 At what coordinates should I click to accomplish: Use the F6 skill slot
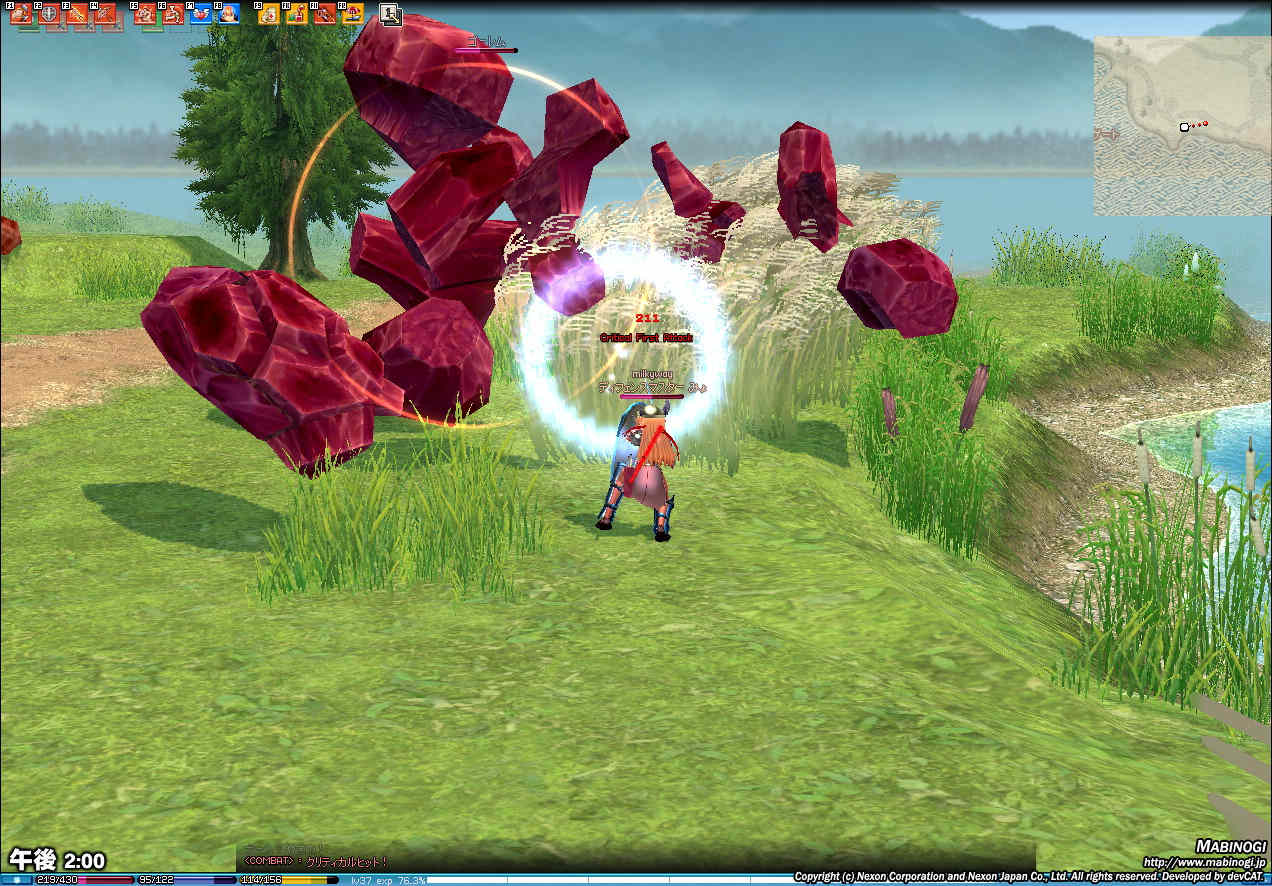point(172,14)
